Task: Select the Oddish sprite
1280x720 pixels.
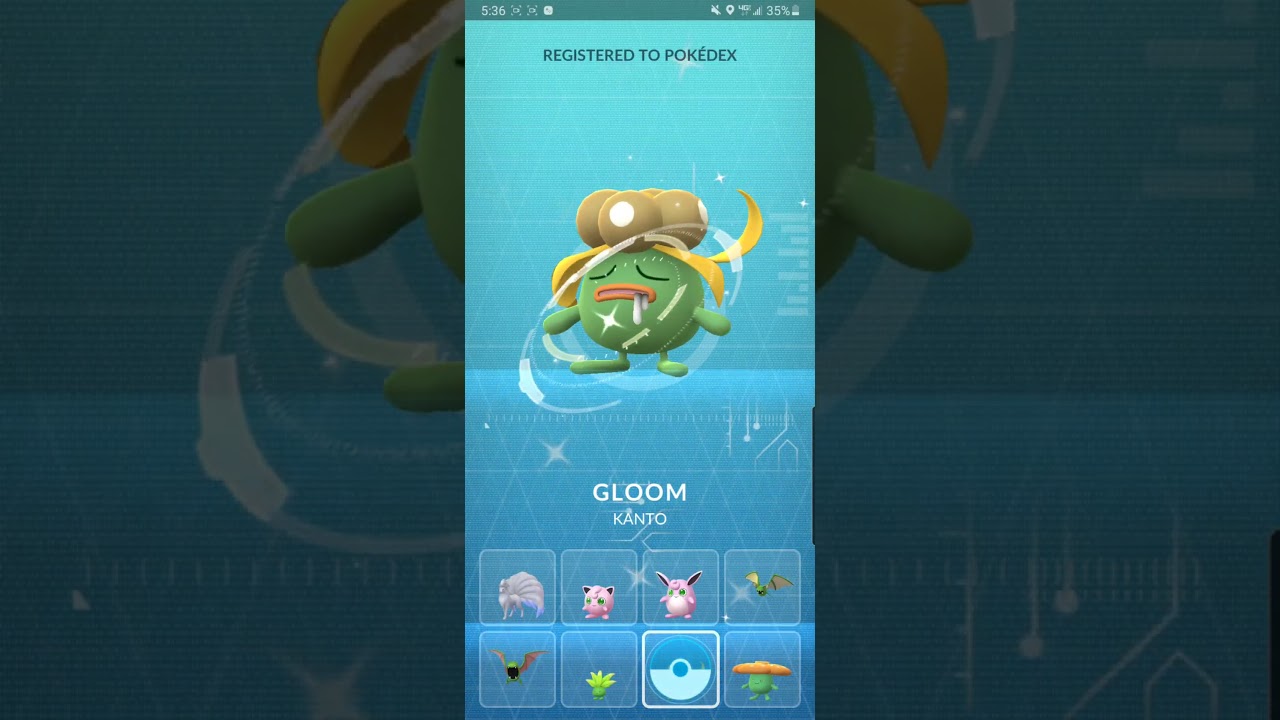Action: (599, 668)
